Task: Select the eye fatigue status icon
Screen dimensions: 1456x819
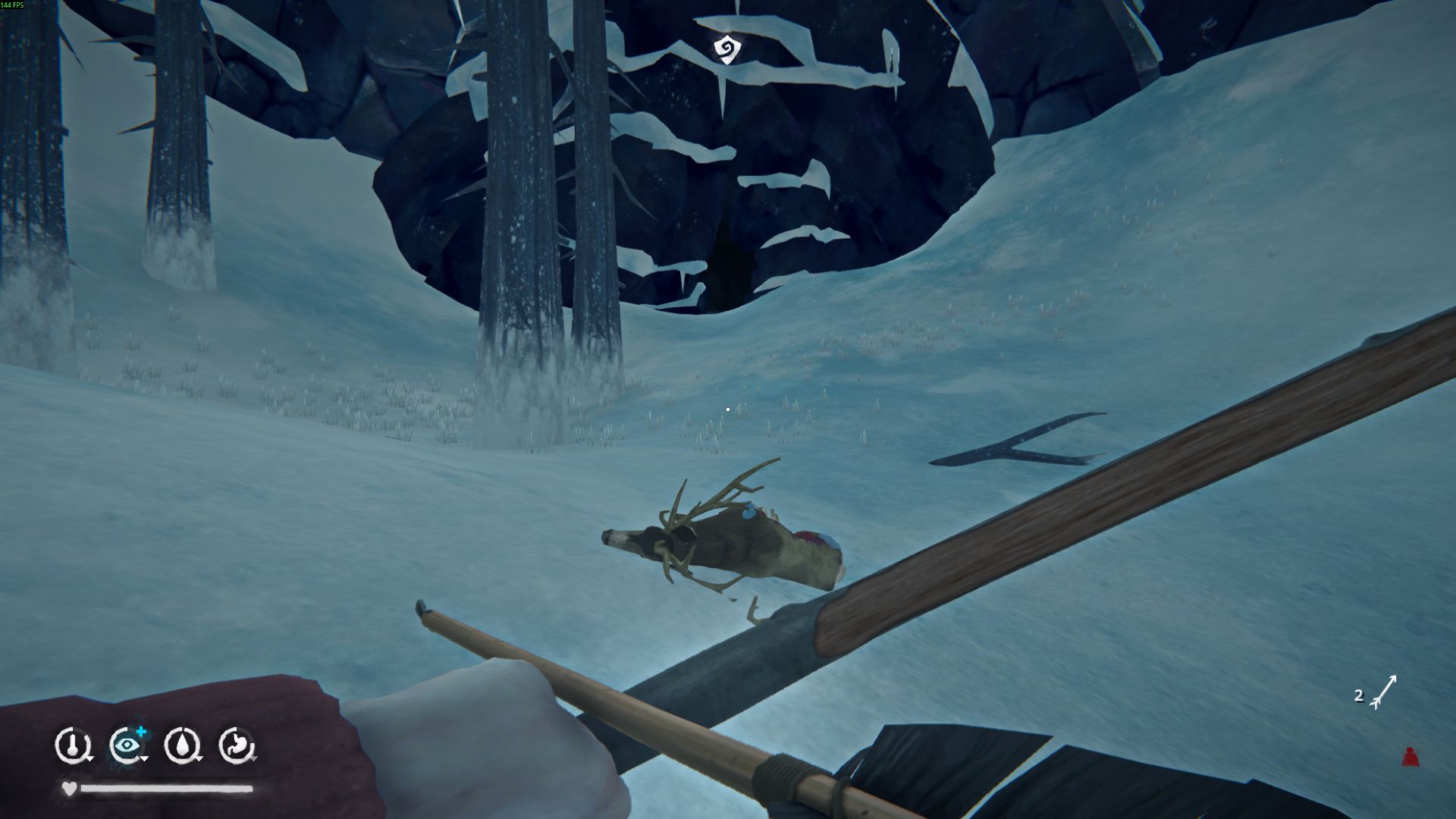Action: point(127,745)
